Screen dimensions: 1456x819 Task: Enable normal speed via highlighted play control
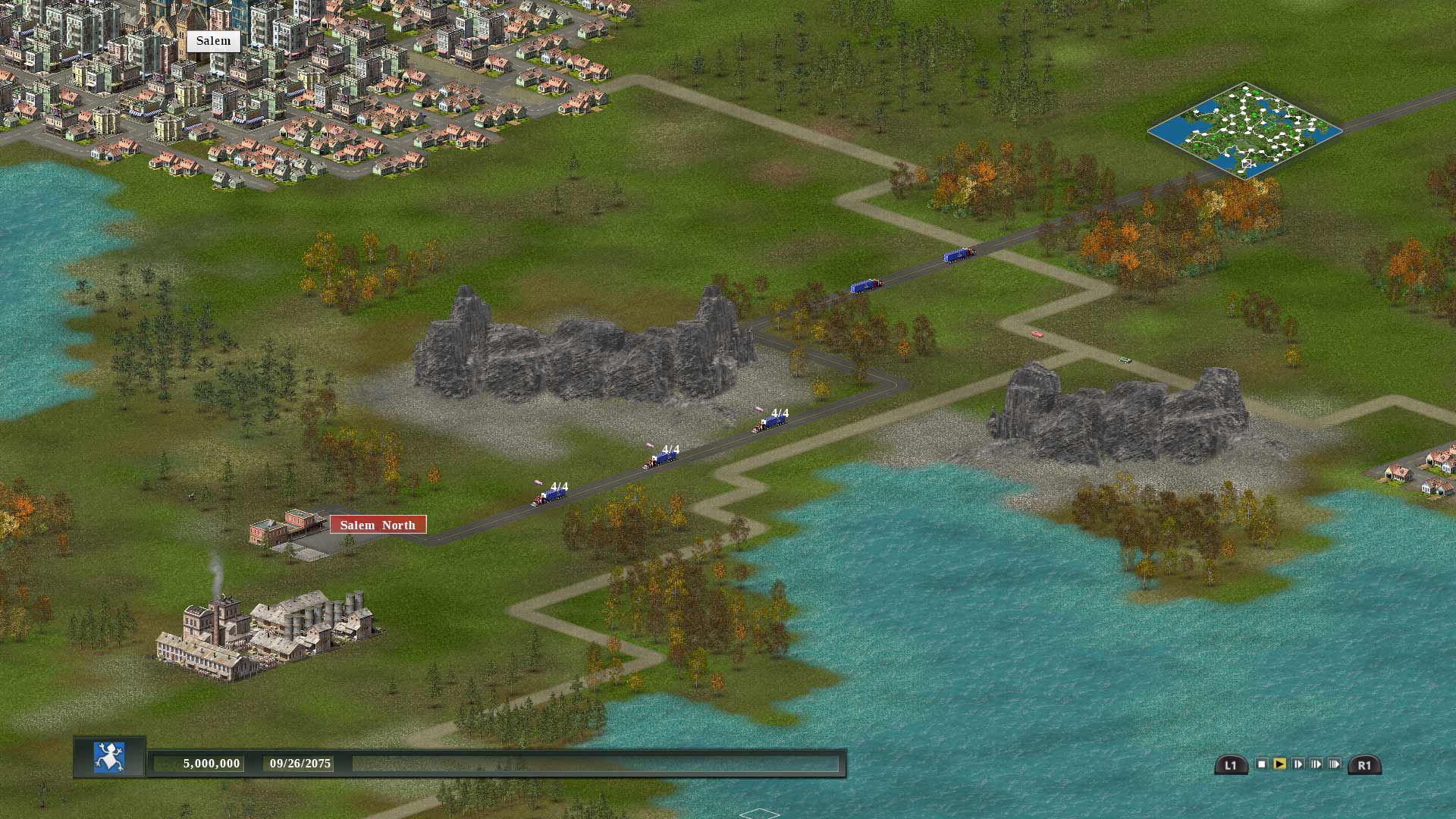click(1280, 764)
